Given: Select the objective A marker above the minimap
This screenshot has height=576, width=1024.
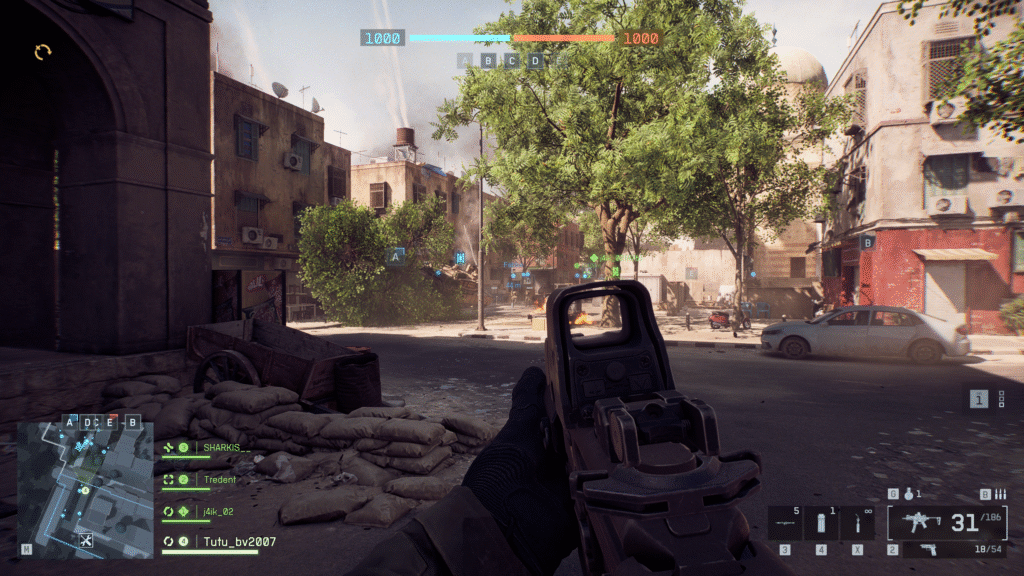Looking at the screenshot, I should click(69, 422).
